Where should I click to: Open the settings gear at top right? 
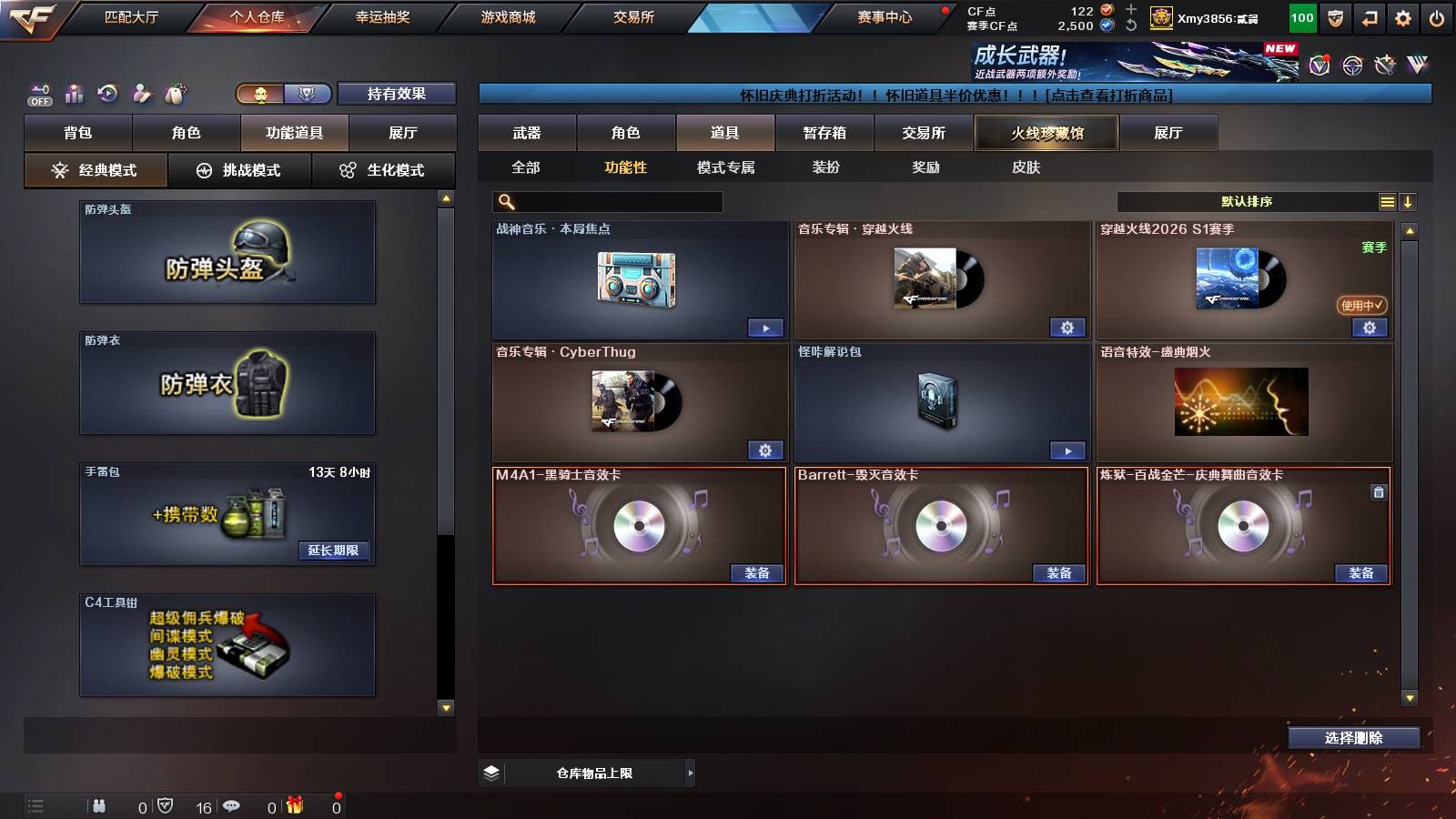click(1402, 17)
